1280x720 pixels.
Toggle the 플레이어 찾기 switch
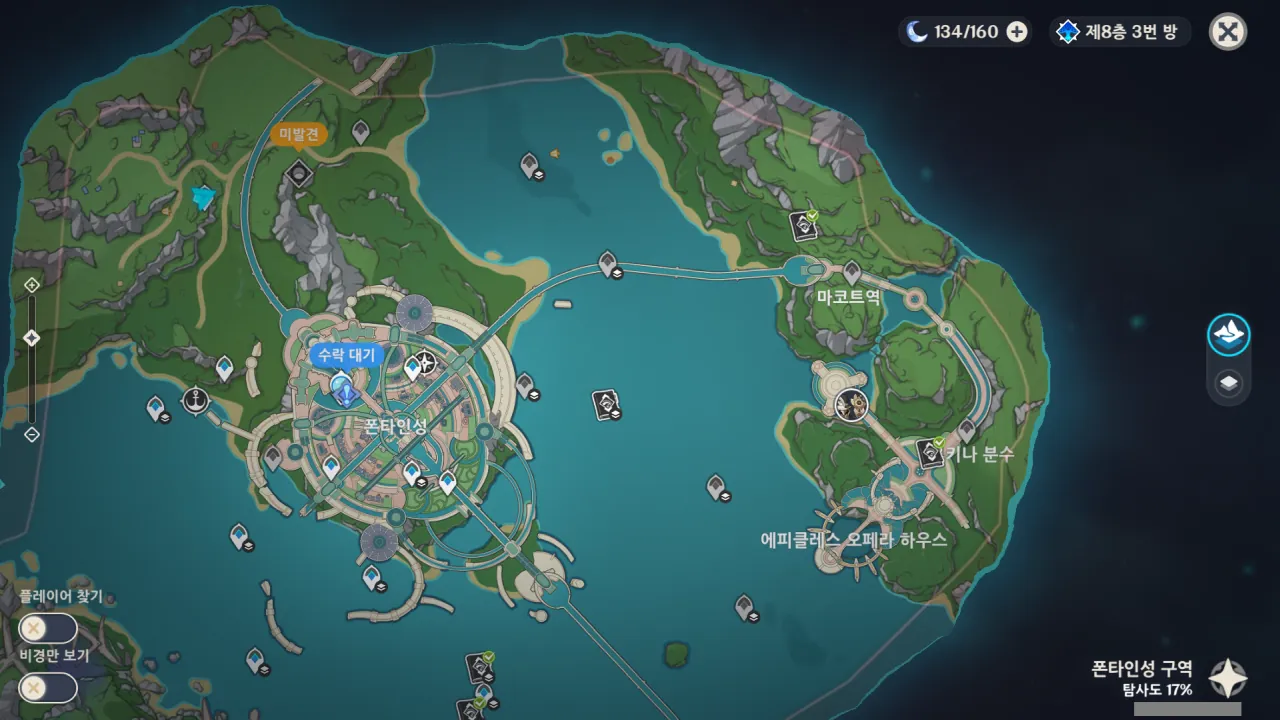[x=47, y=628]
